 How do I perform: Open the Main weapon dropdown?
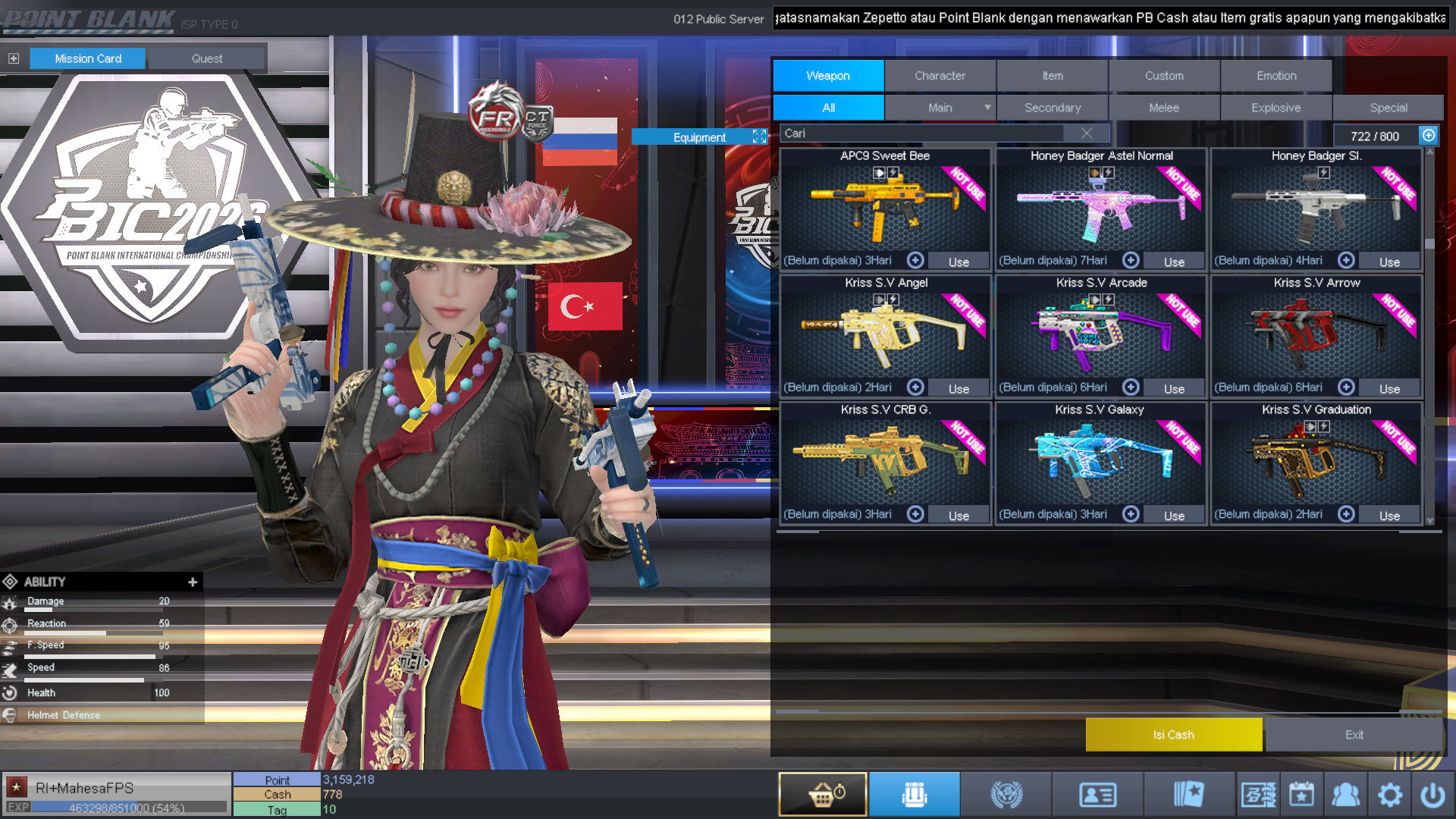click(987, 108)
